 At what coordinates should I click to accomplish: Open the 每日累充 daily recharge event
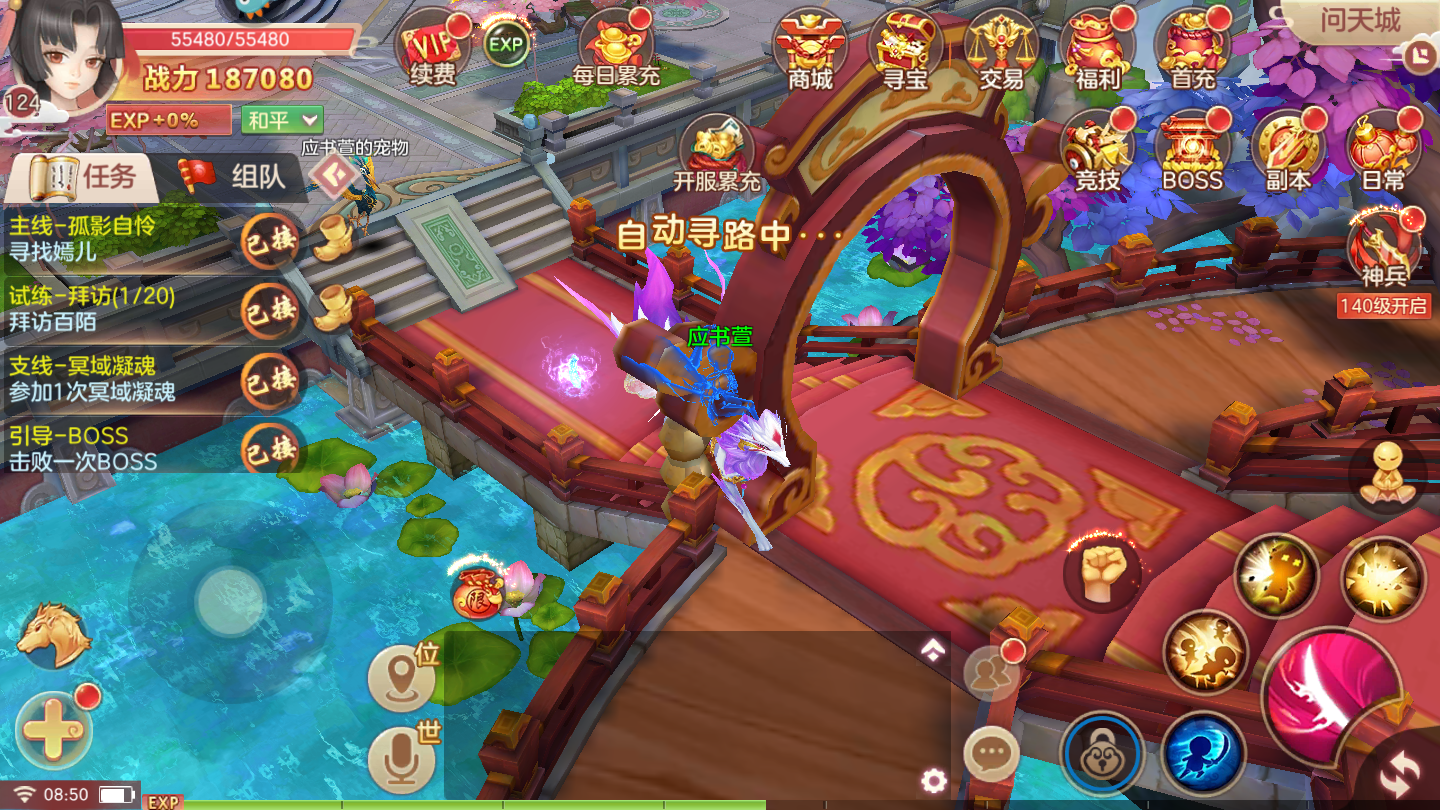[x=616, y=52]
